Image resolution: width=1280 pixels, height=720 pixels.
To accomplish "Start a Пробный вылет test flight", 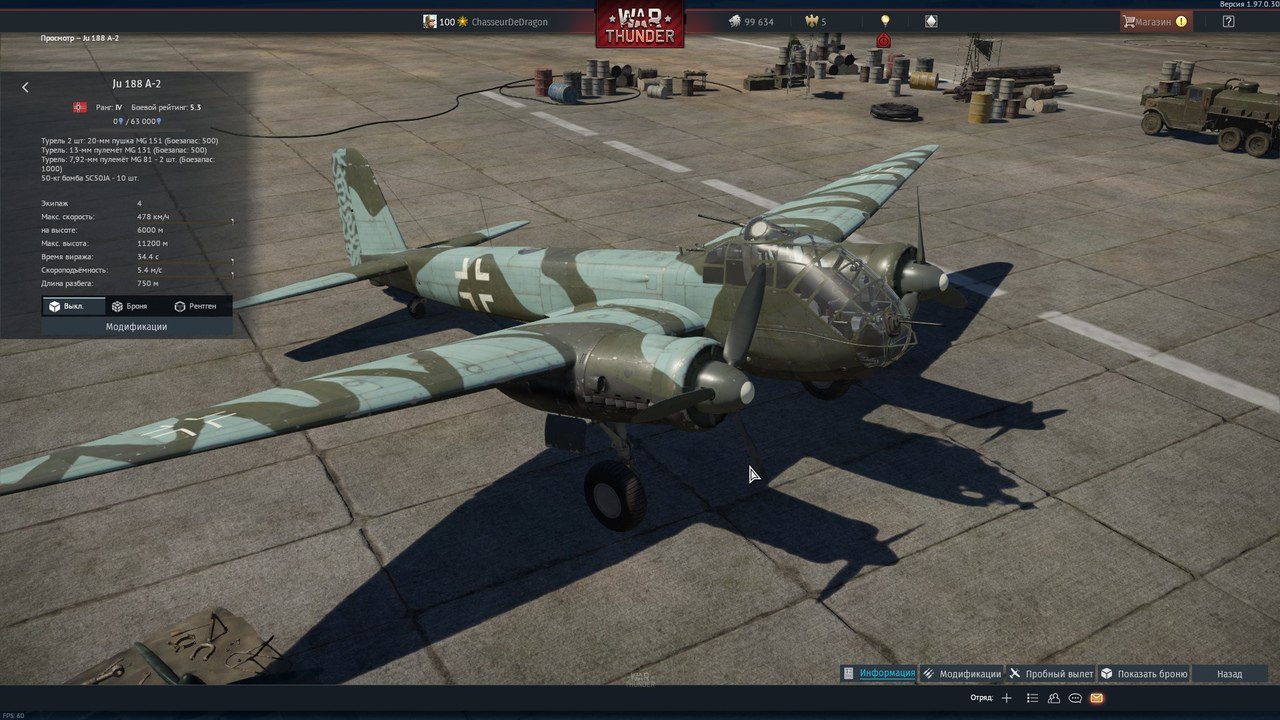I will point(1051,674).
